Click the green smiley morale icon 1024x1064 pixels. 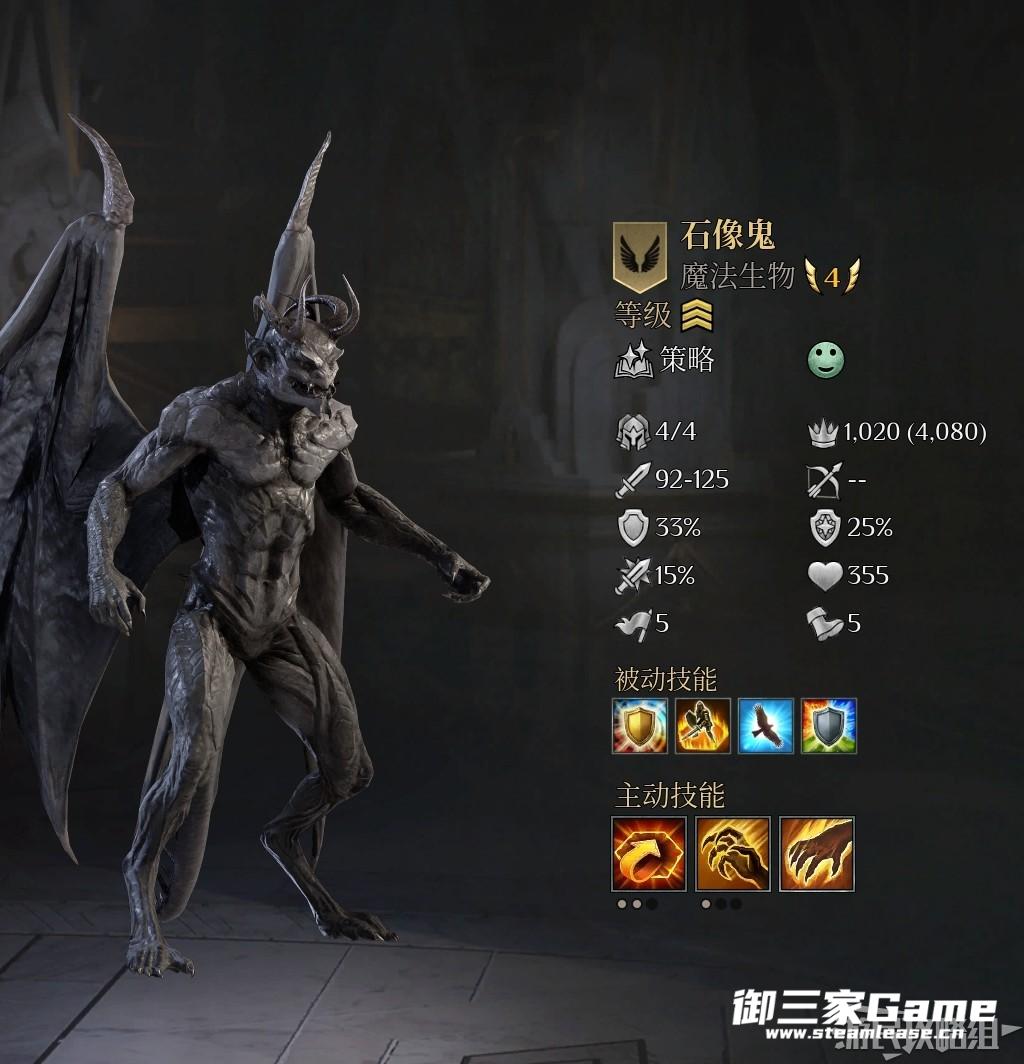tap(826, 361)
